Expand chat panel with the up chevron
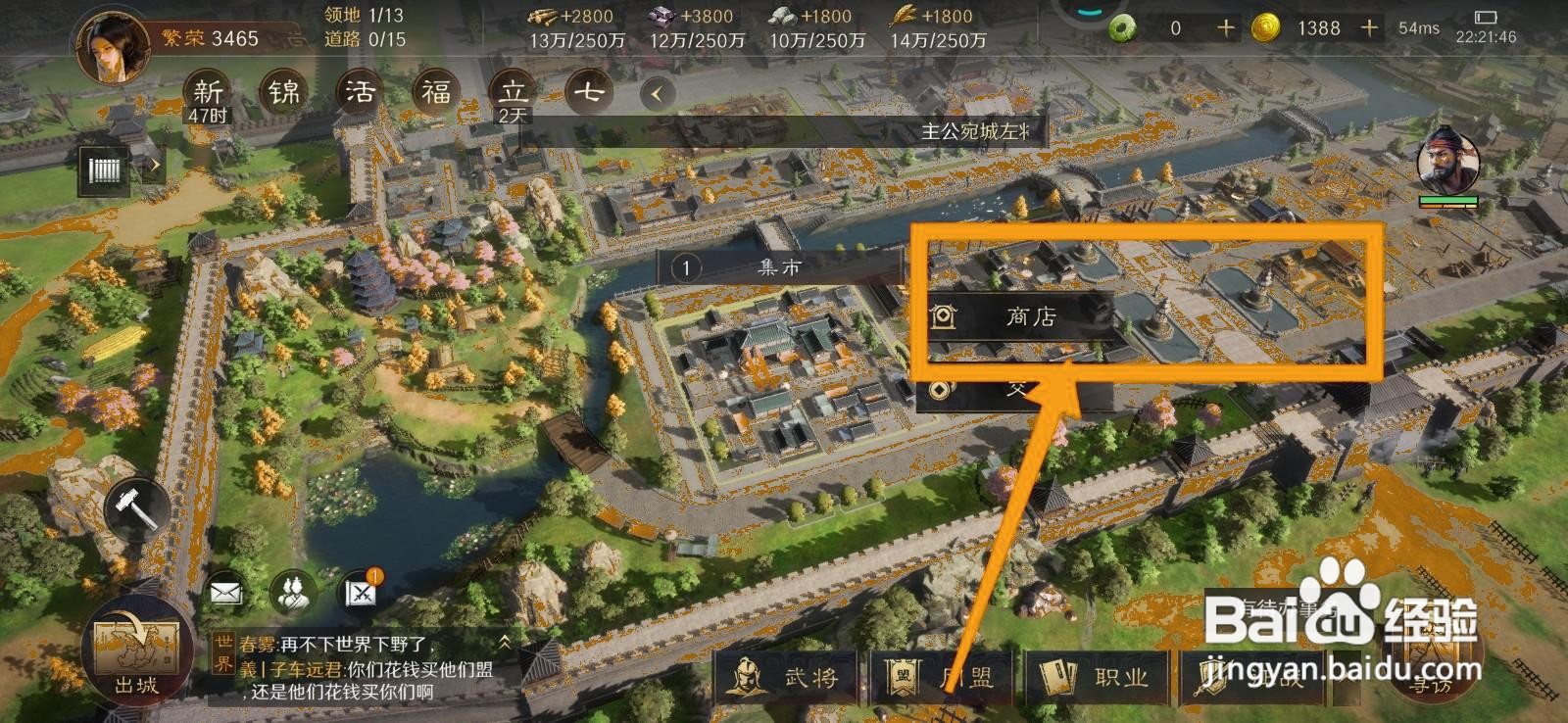1568x723 pixels. (505, 643)
